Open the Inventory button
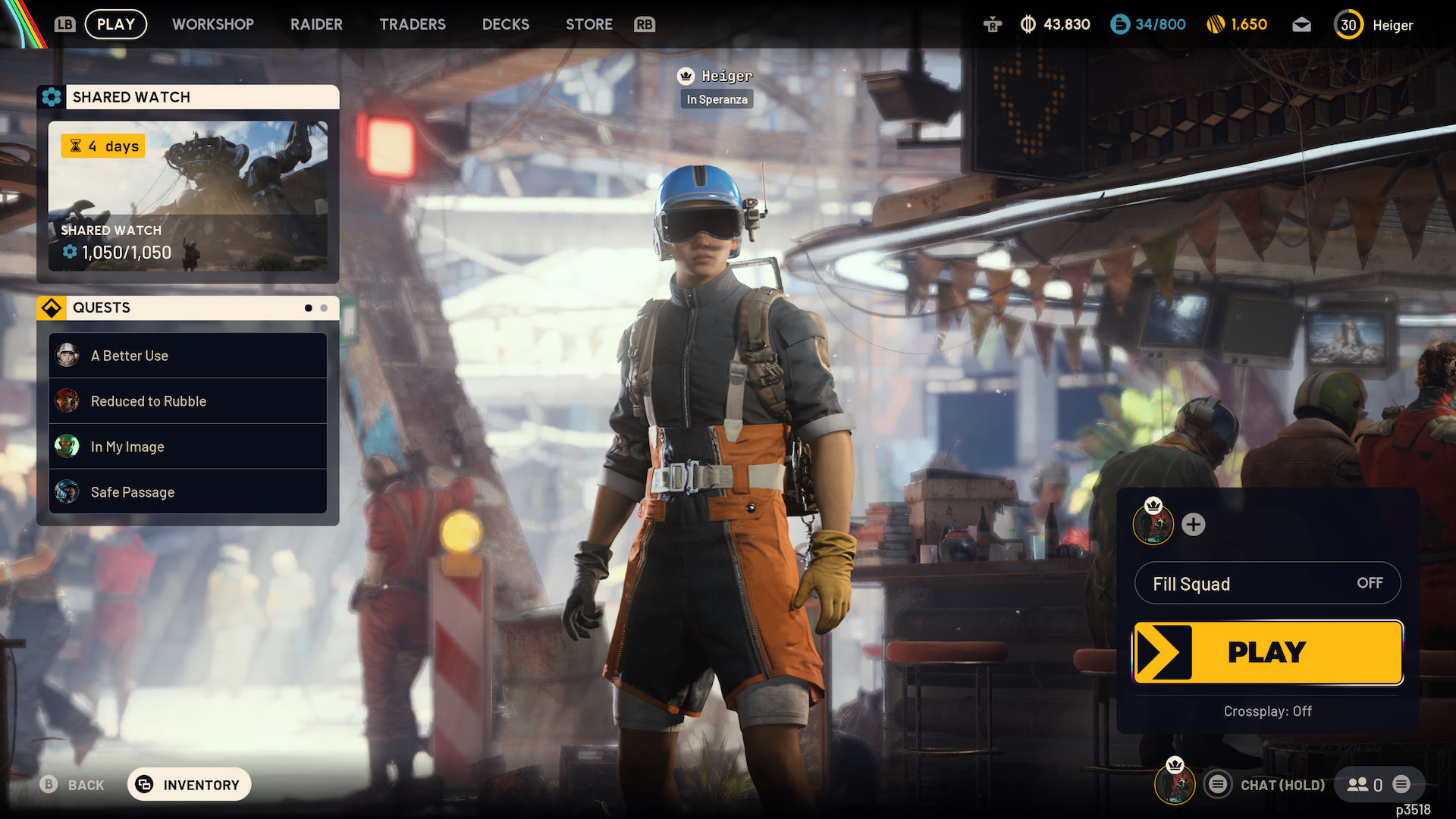 tap(190, 785)
